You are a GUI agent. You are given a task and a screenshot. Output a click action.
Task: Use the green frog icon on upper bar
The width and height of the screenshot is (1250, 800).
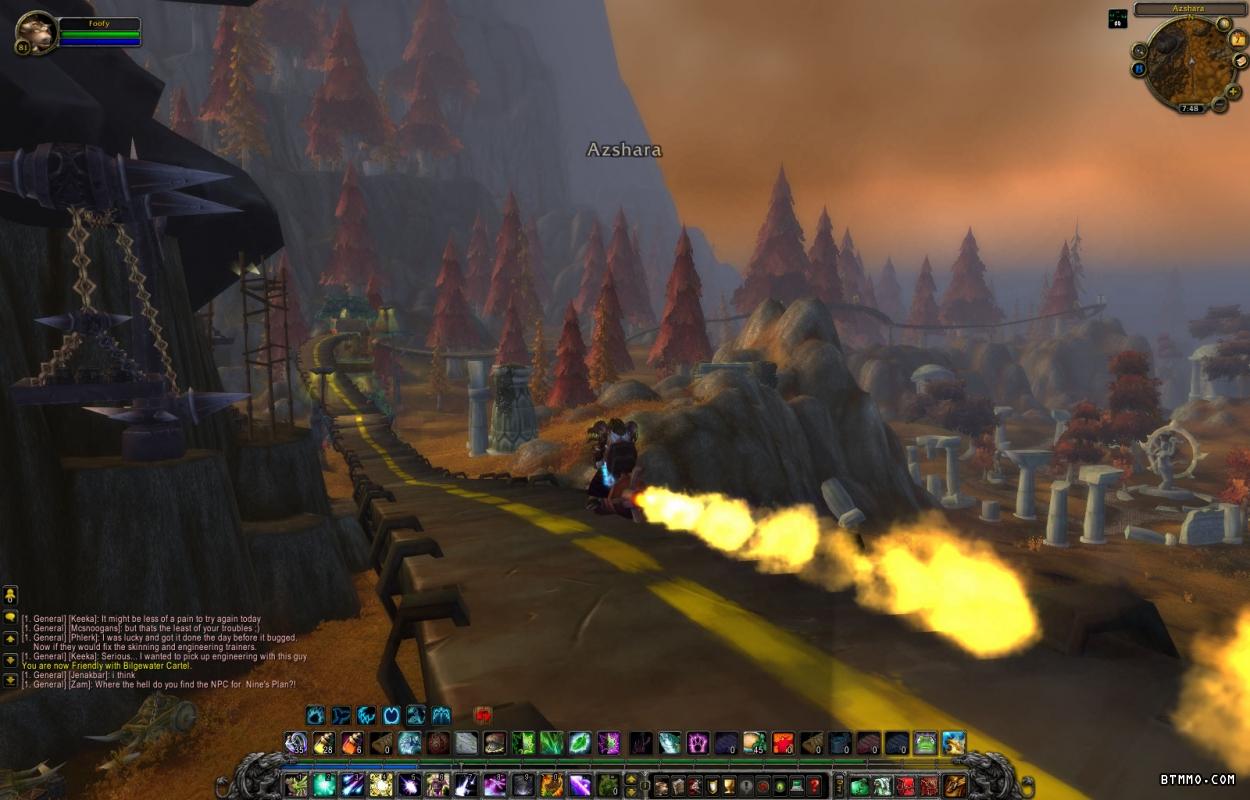coord(924,743)
